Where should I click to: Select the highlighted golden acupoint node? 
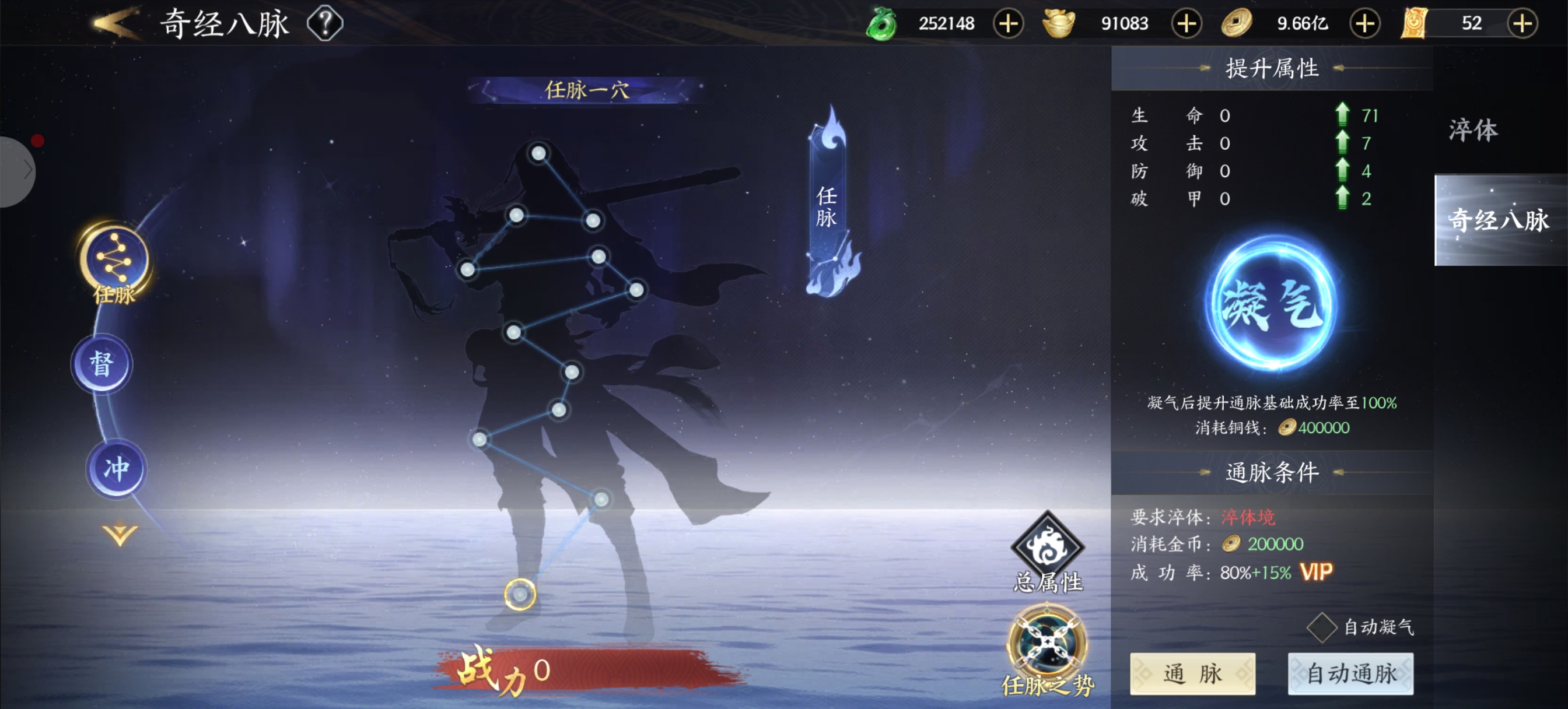point(520,594)
